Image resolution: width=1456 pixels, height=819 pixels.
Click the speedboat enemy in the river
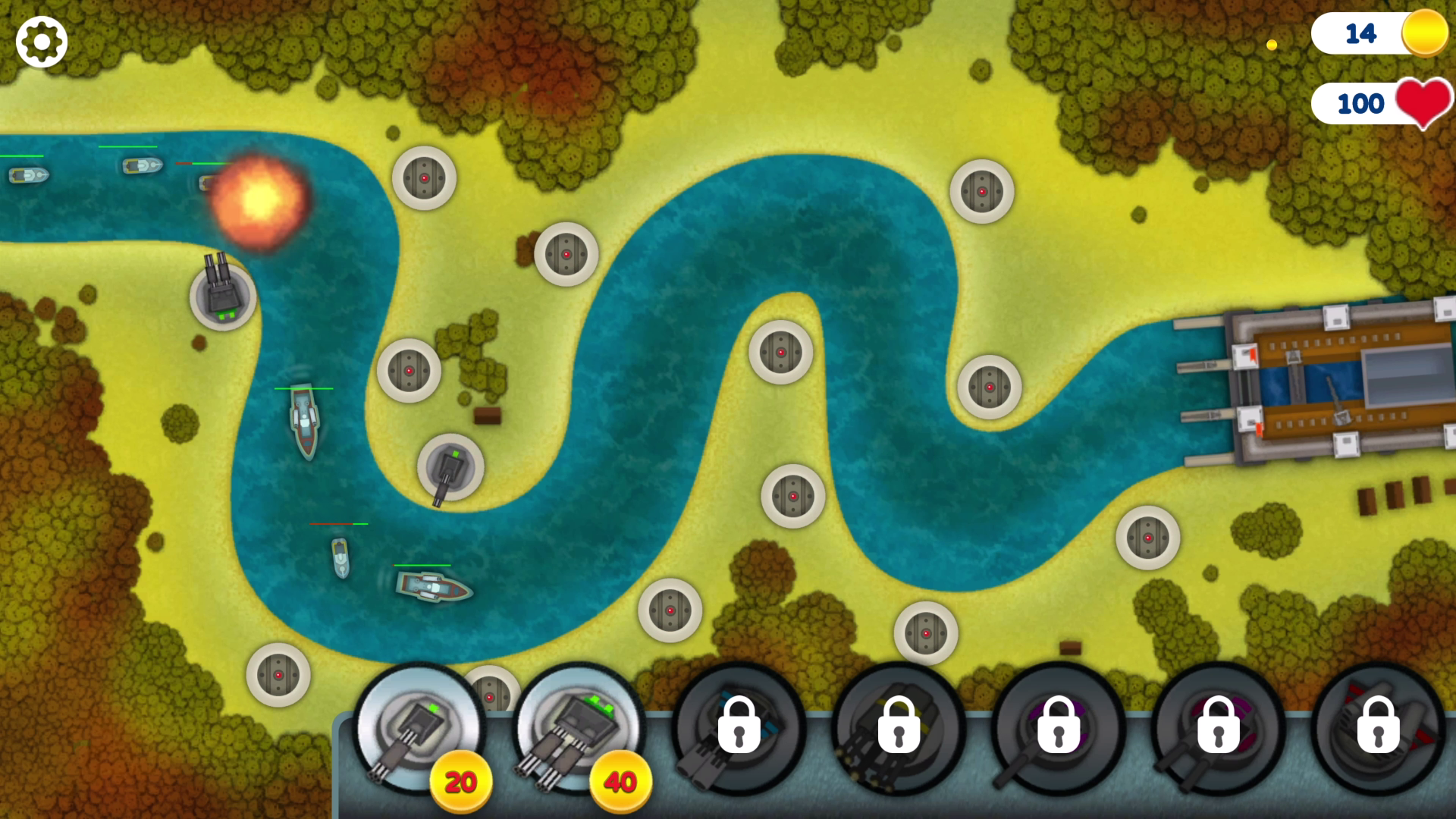(x=339, y=559)
